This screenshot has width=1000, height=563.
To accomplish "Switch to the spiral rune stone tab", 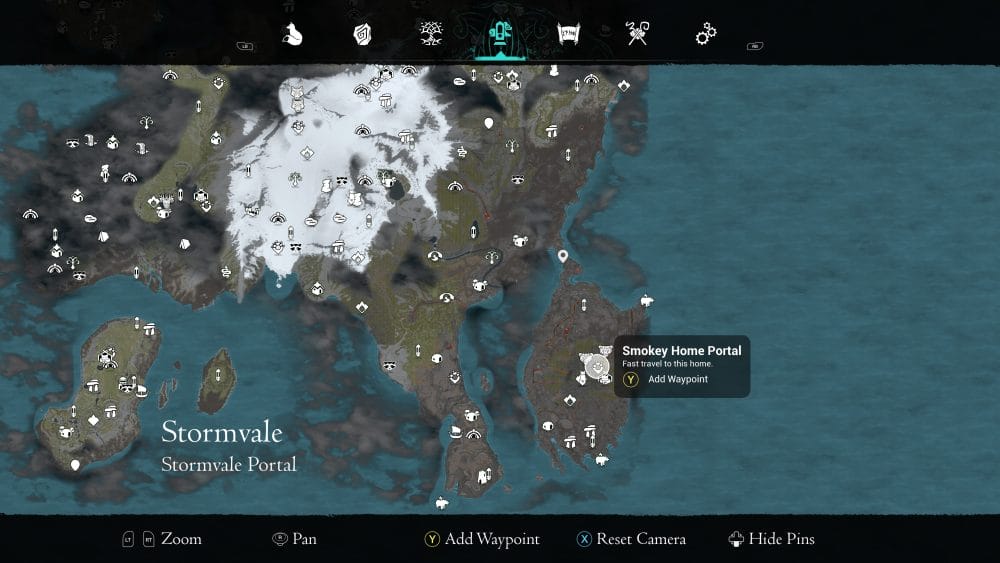I will pos(362,35).
